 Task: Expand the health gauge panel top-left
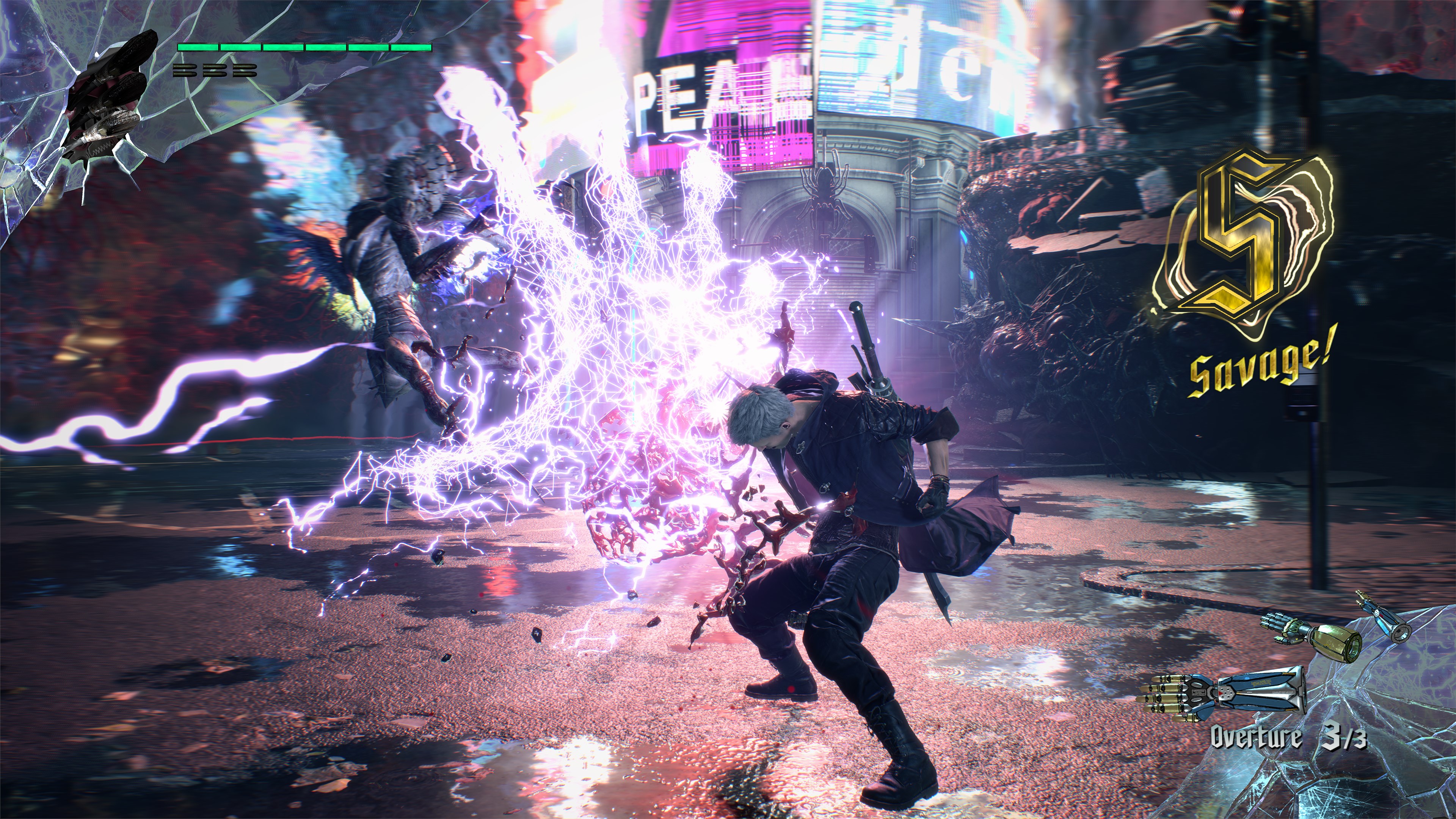(x=305, y=47)
